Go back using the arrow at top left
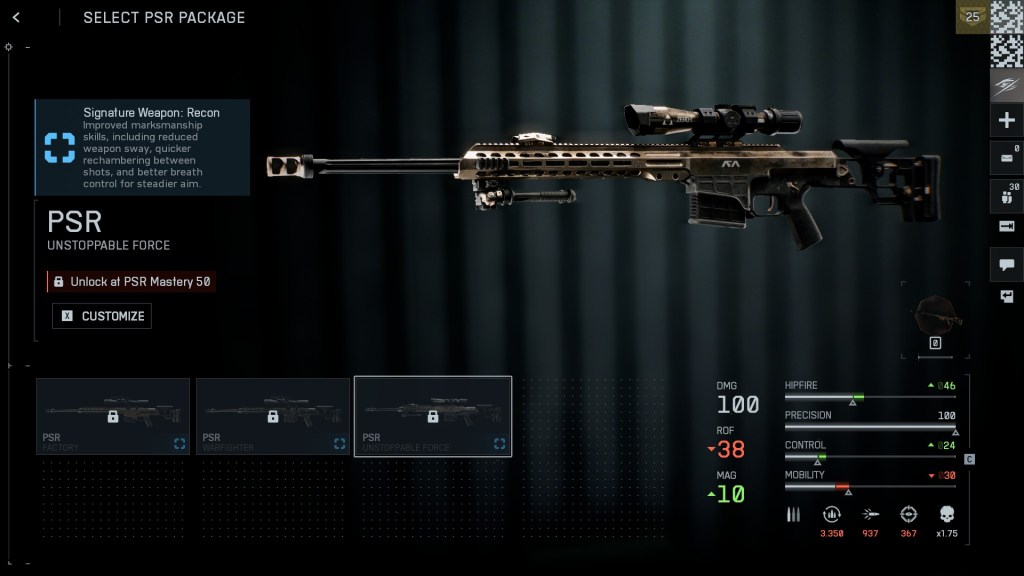 pyautogui.click(x=16, y=17)
